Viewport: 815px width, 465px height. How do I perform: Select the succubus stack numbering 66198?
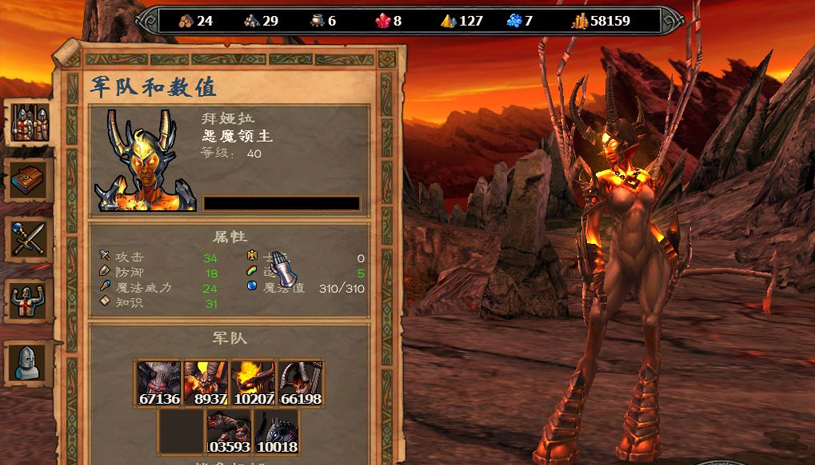(x=300, y=385)
